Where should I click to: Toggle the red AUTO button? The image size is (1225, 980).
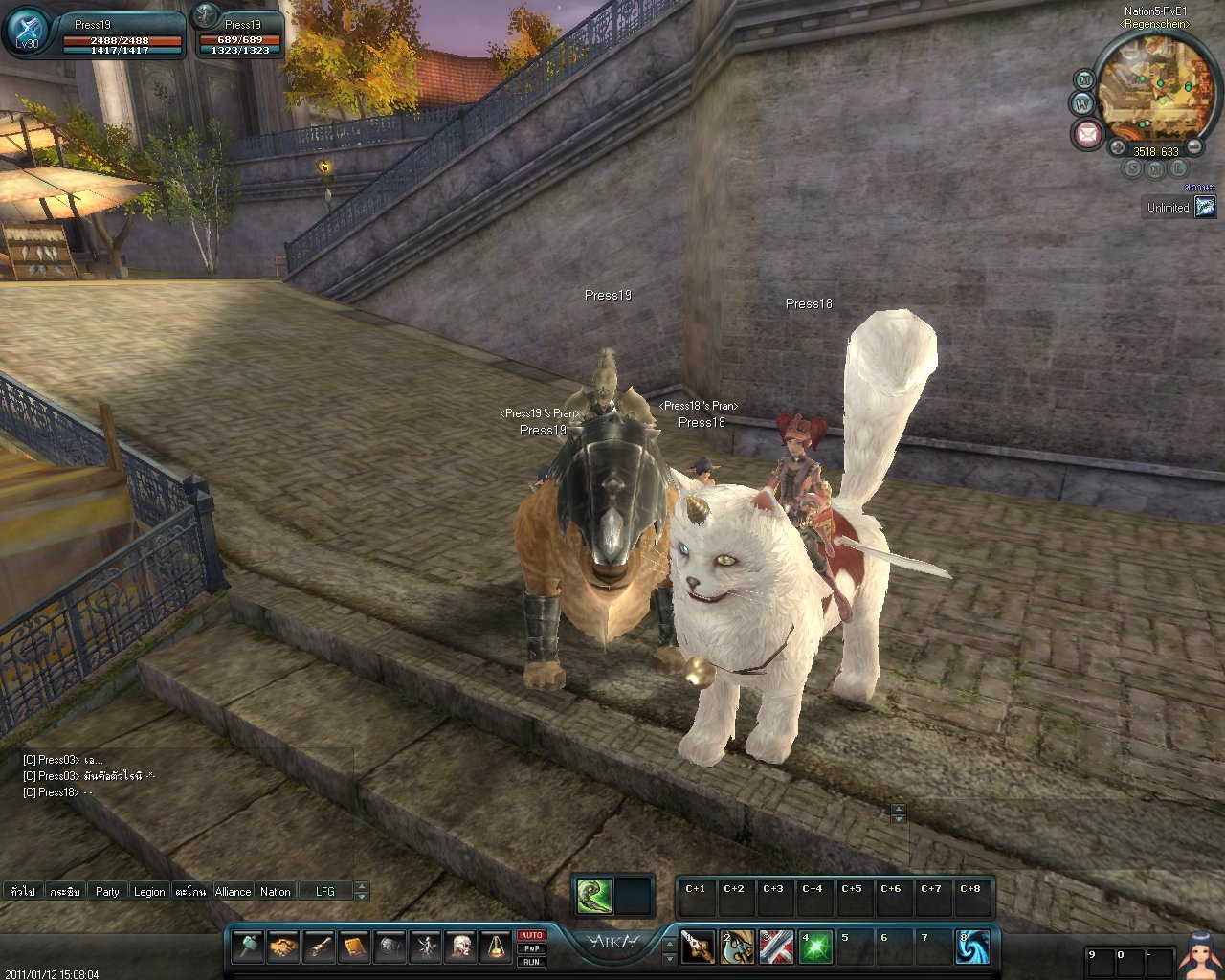click(532, 935)
